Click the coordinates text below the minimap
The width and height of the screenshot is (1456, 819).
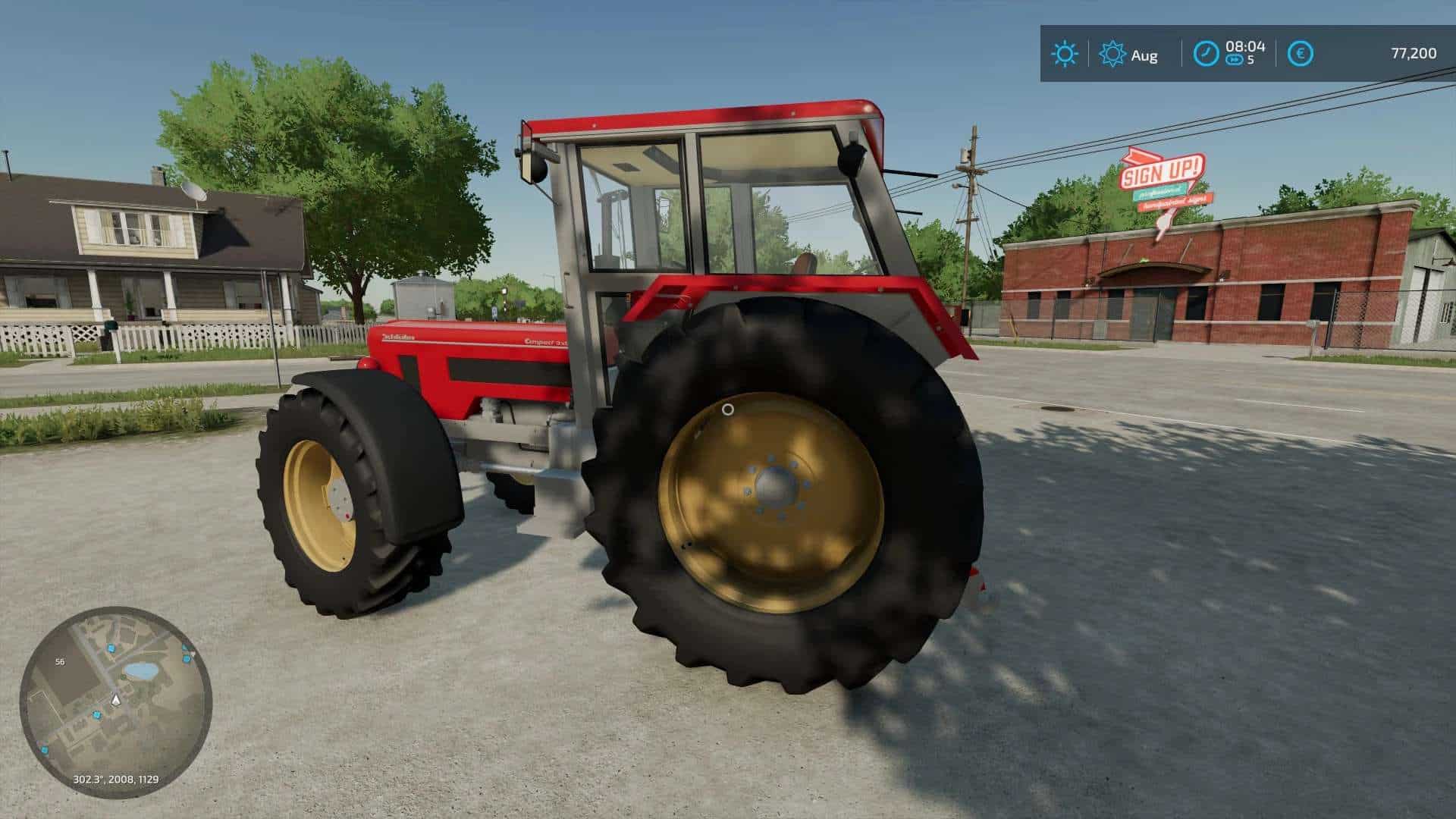[x=116, y=779]
